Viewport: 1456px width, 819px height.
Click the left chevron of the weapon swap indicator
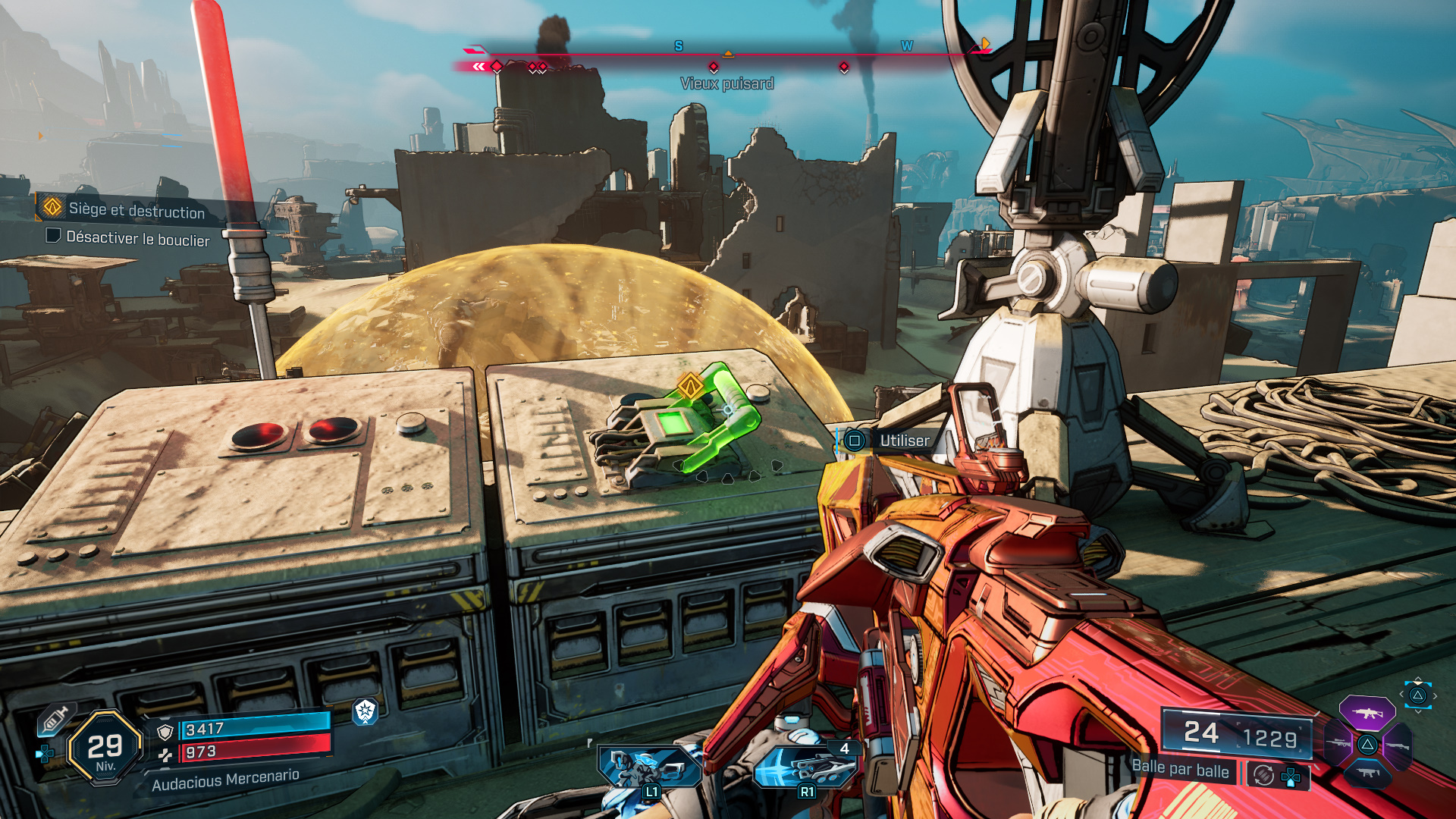[x=1401, y=694]
